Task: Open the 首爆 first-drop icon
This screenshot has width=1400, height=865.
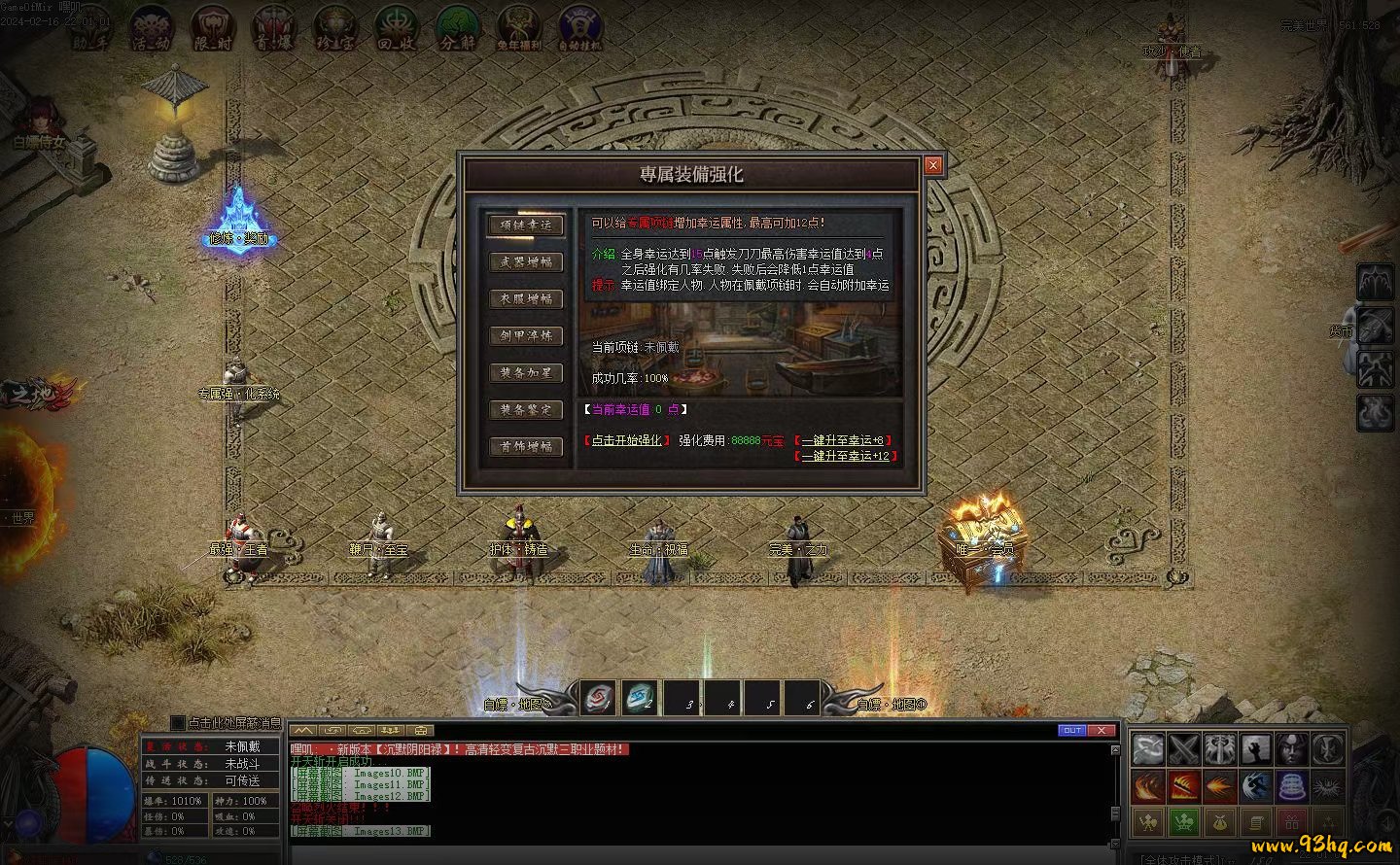Action: [x=273, y=27]
